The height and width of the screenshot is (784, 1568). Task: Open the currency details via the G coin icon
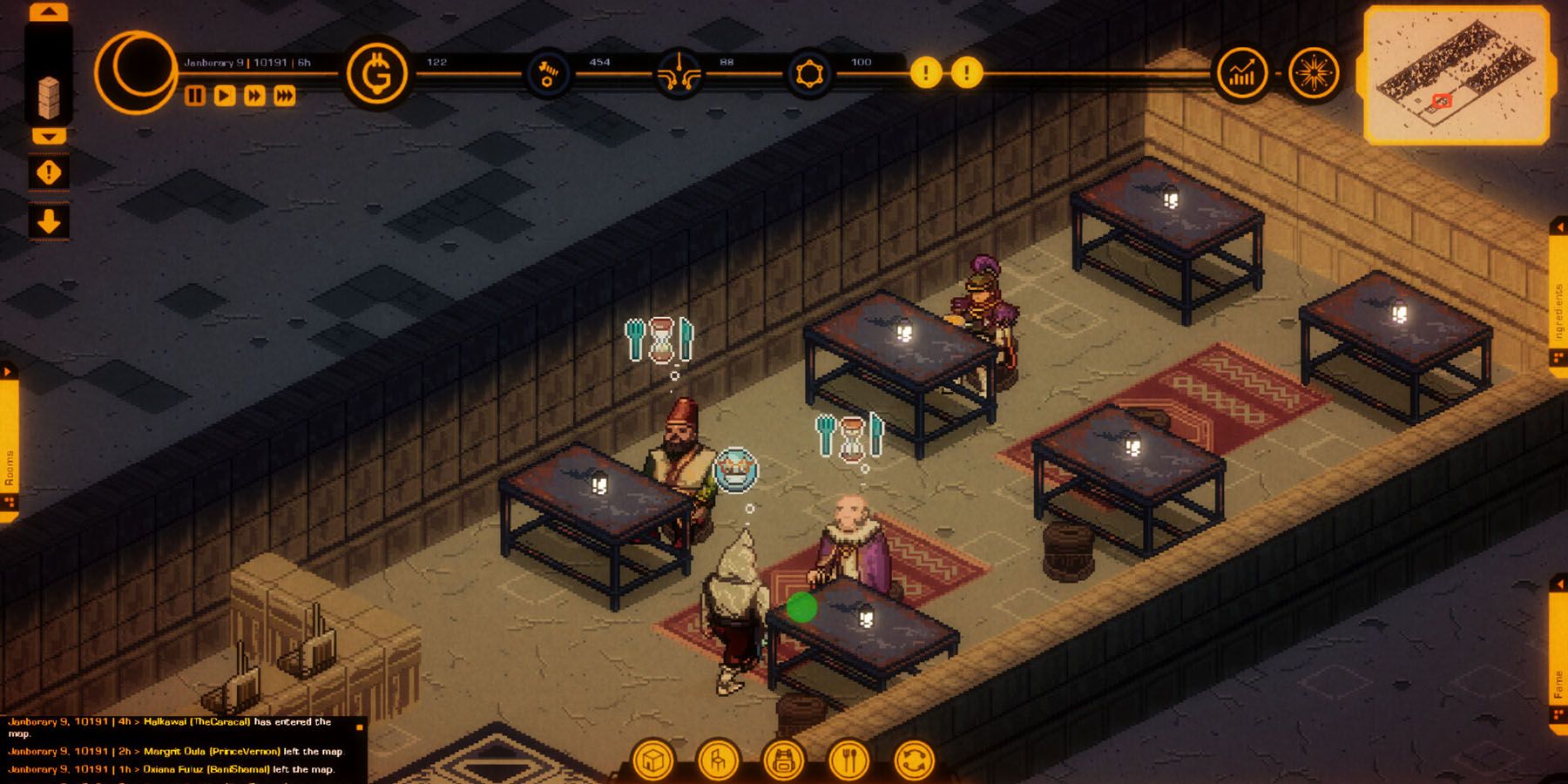(x=381, y=74)
